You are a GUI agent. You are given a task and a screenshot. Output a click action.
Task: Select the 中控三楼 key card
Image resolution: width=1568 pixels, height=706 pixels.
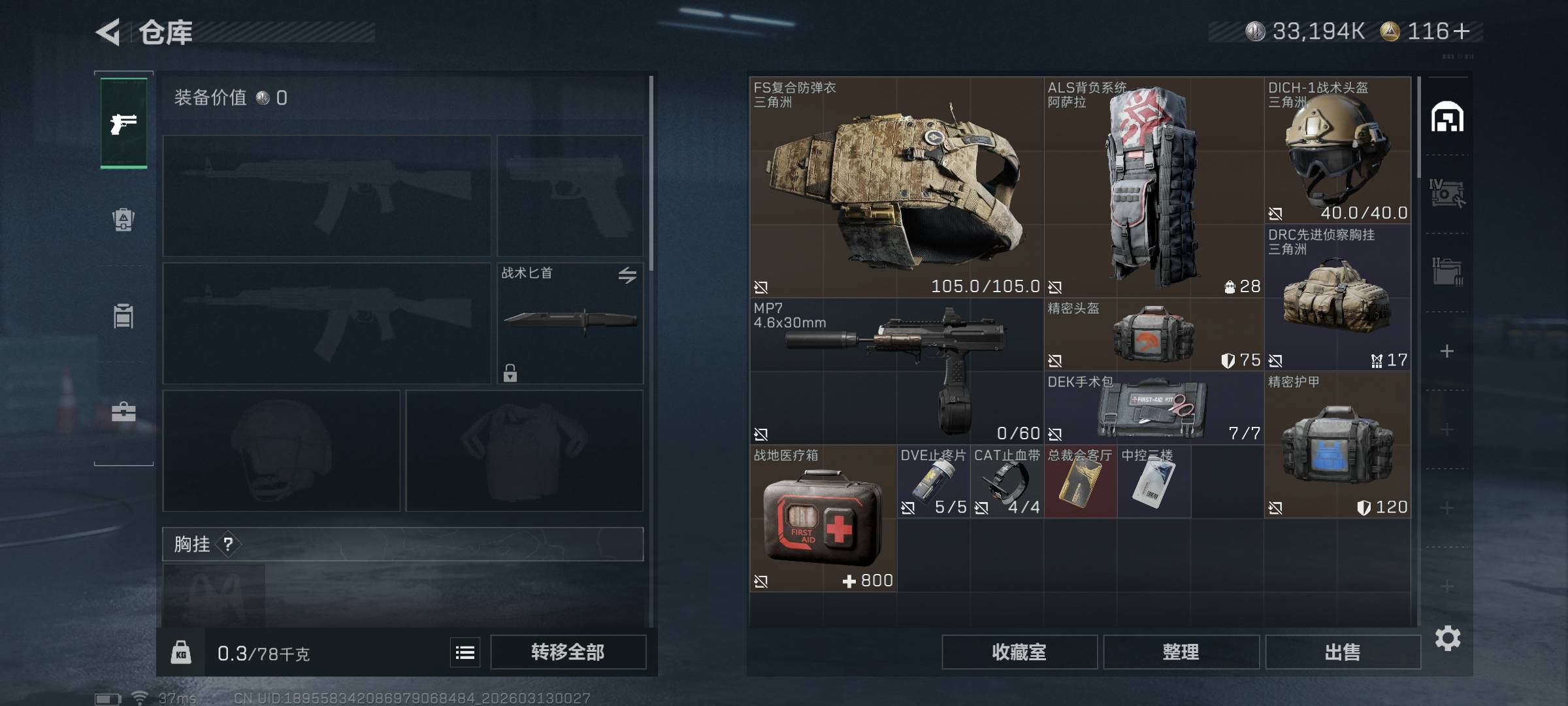1153,482
